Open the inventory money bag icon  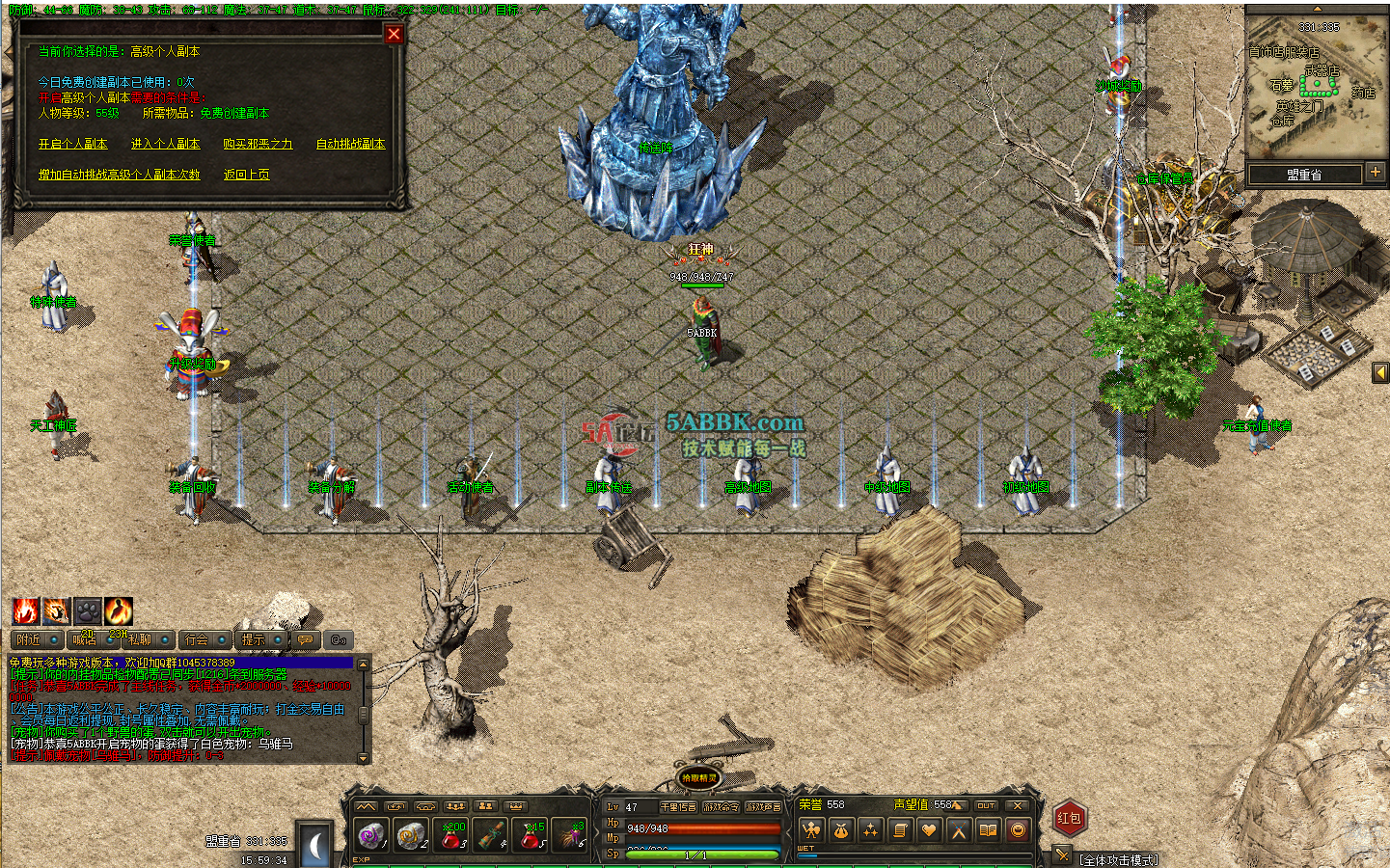841,829
